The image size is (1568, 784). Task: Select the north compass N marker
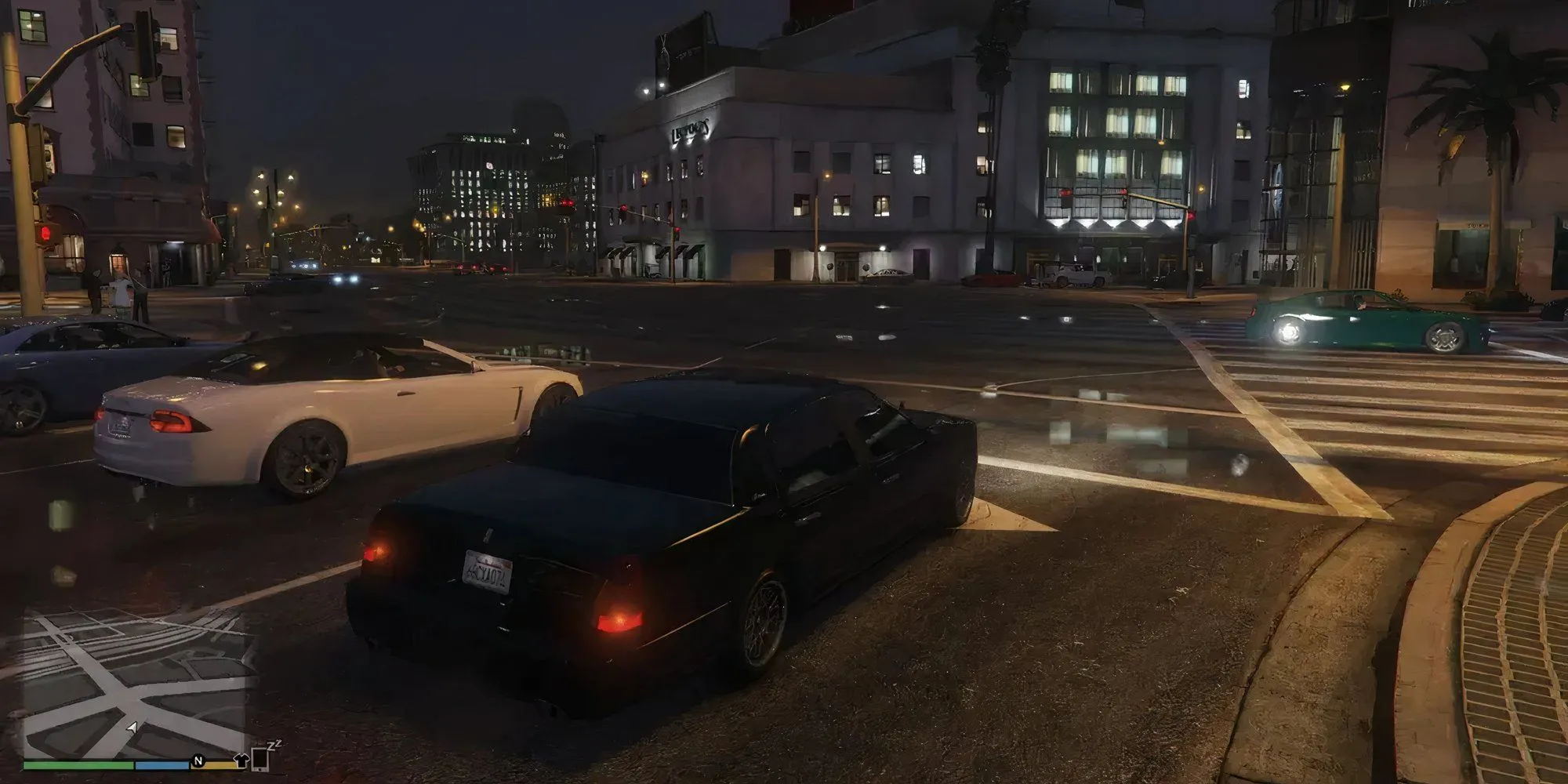click(x=198, y=760)
